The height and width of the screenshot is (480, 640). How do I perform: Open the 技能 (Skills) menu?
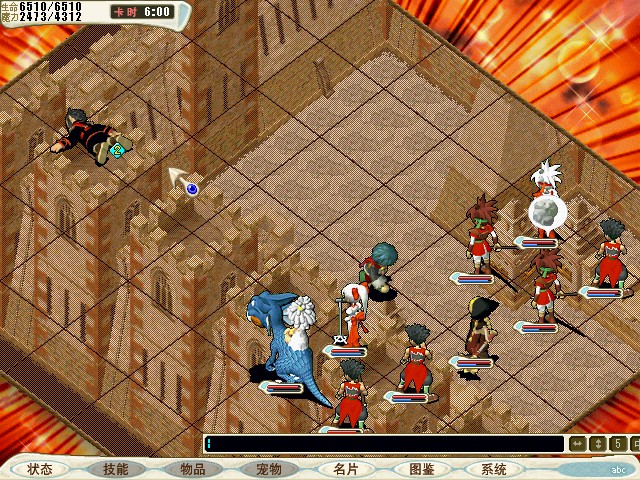[116, 469]
